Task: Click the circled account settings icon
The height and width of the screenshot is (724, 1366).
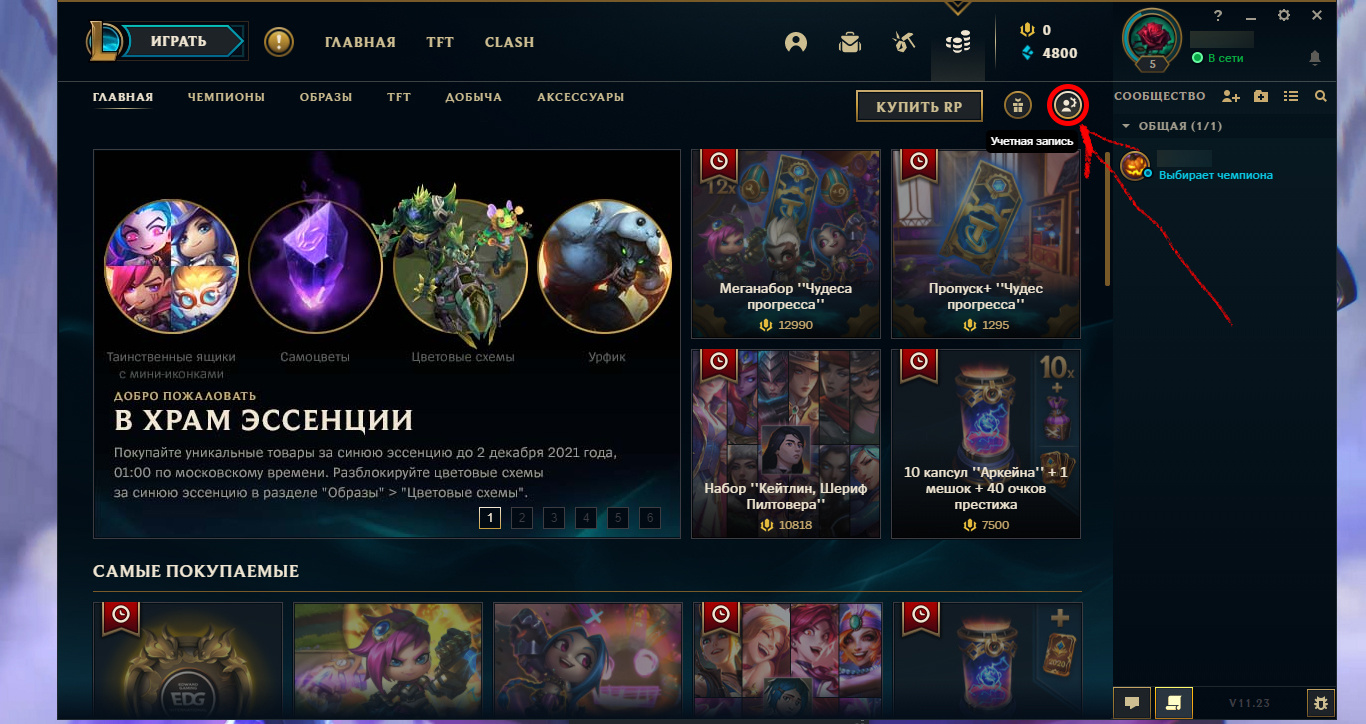Action: [1066, 105]
